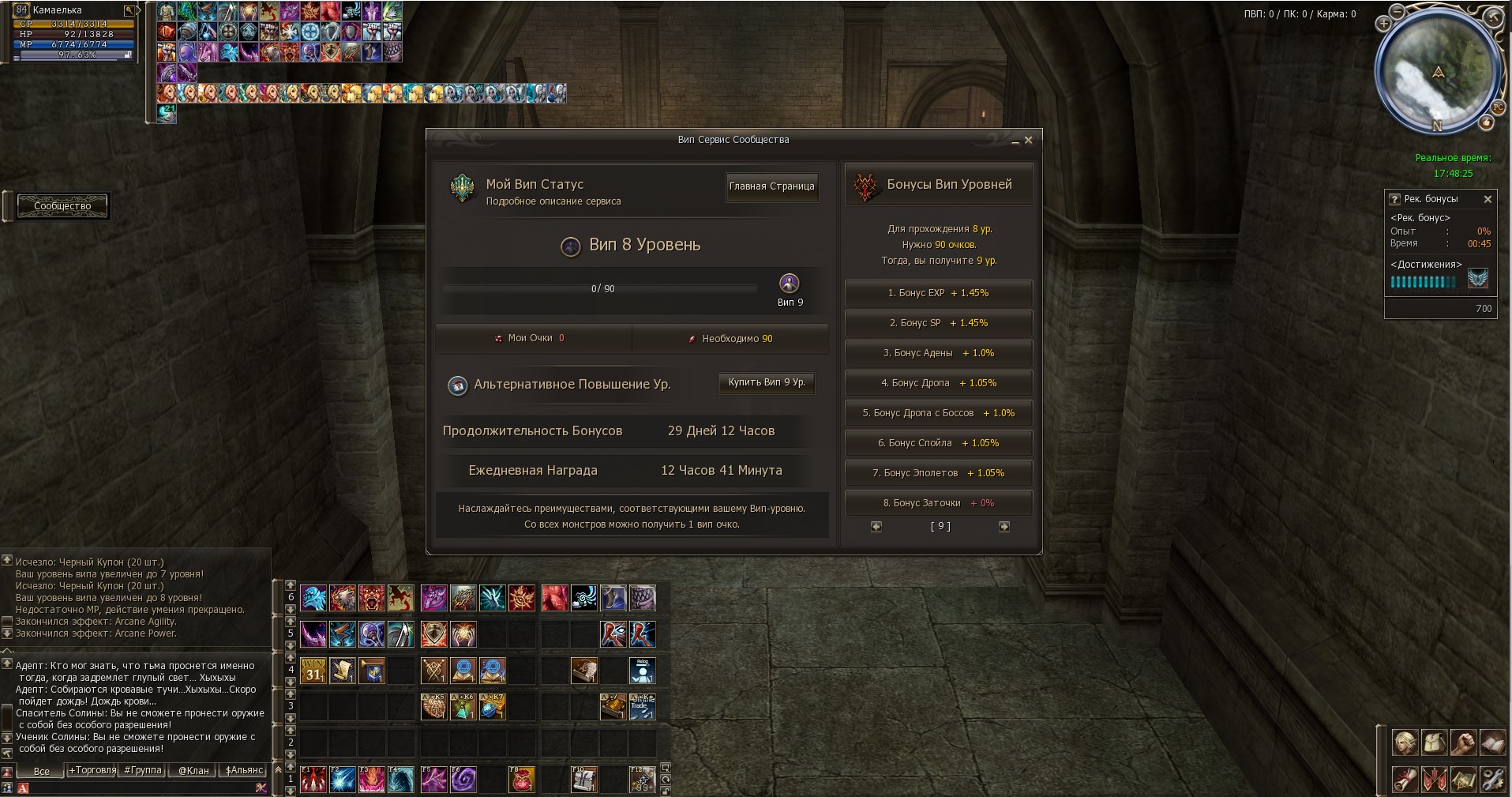Buy VIP level 9 with Купить Вип button

pyautogui.click(x=766, y=383)
